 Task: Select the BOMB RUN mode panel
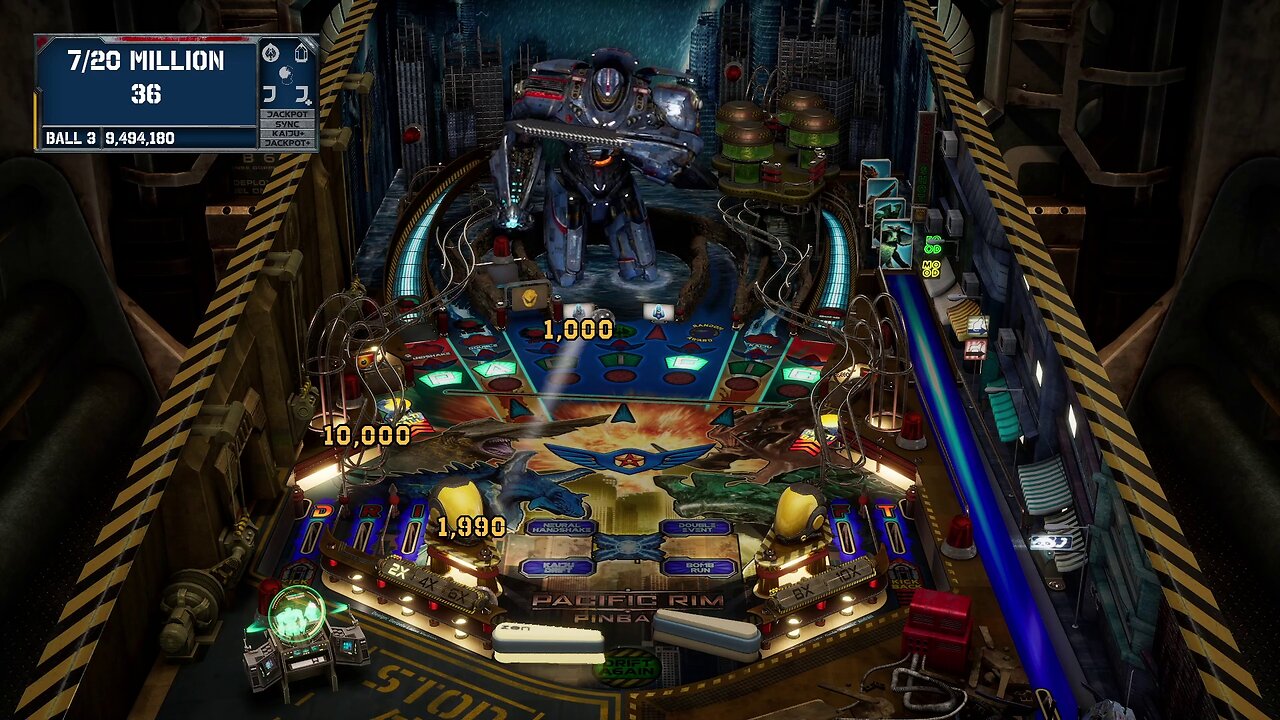point(701,568)
